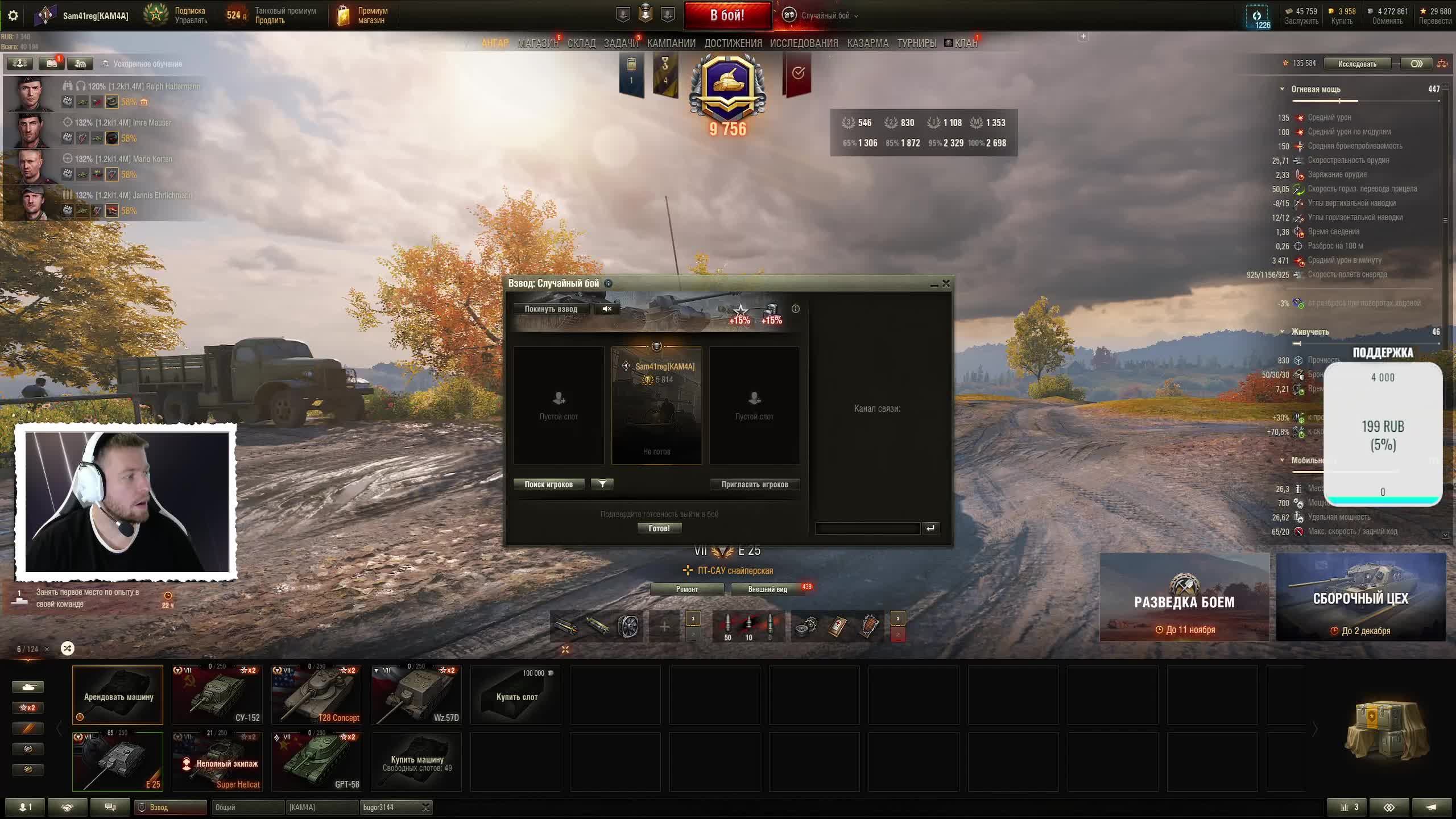Open the game settings gear icon
This screenshot has width=1456, height=819.
click(x=13, y=15)
